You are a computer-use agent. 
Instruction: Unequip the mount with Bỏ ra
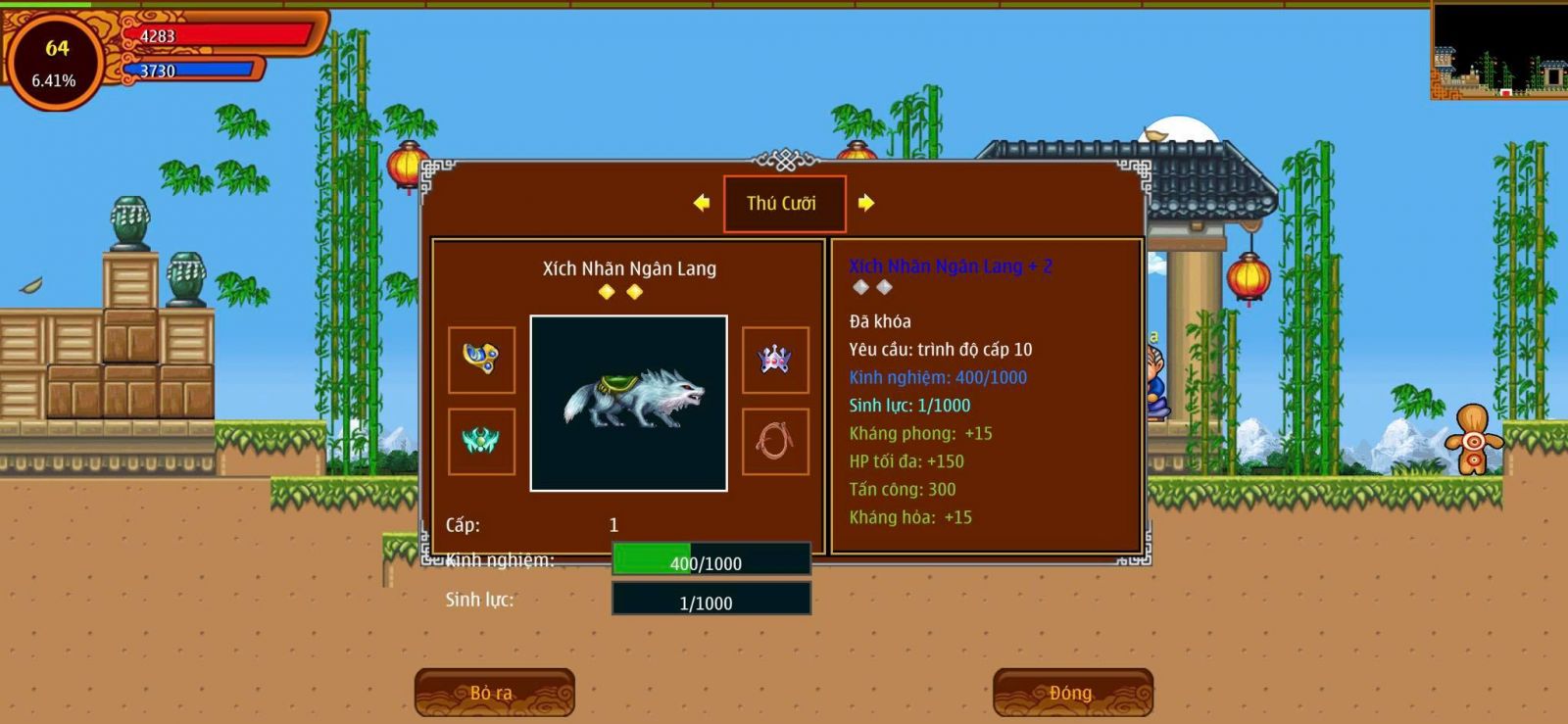coord(494,693)
